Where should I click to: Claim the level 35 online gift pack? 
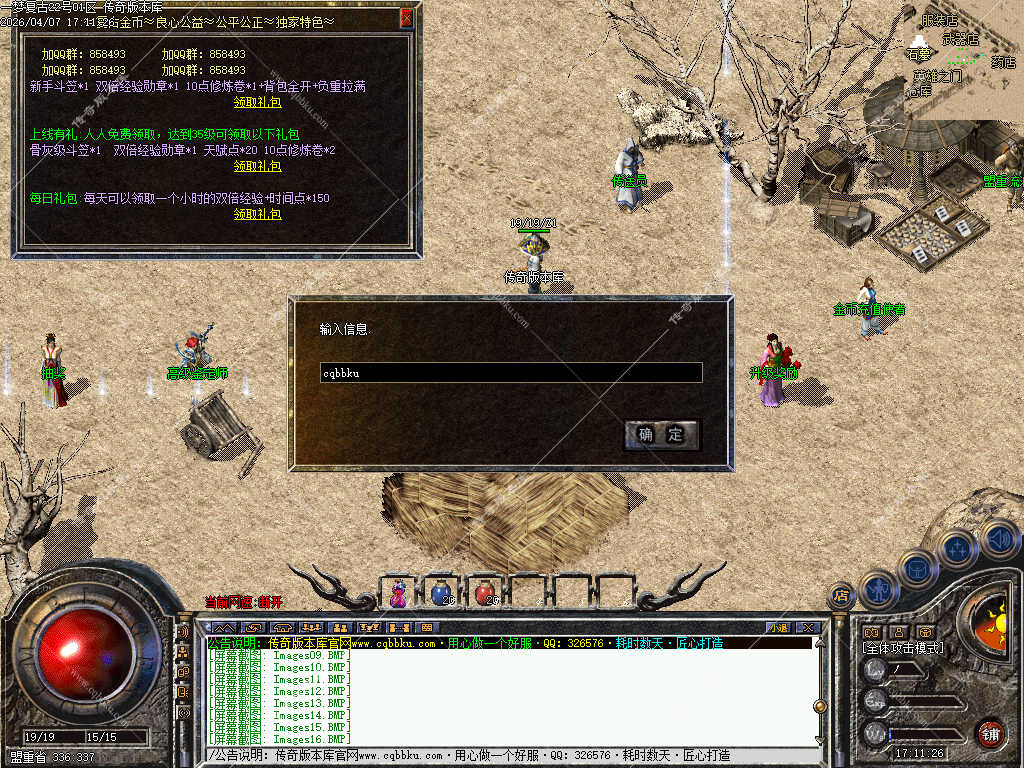tap(257, 166)
